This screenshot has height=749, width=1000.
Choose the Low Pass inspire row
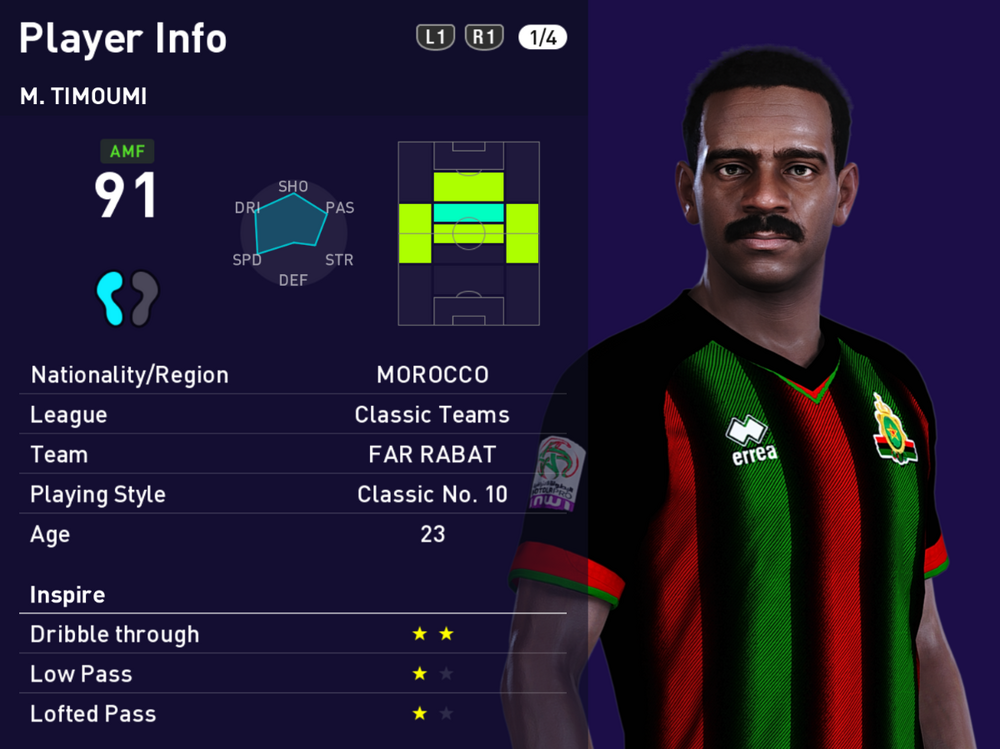(293, 674)
